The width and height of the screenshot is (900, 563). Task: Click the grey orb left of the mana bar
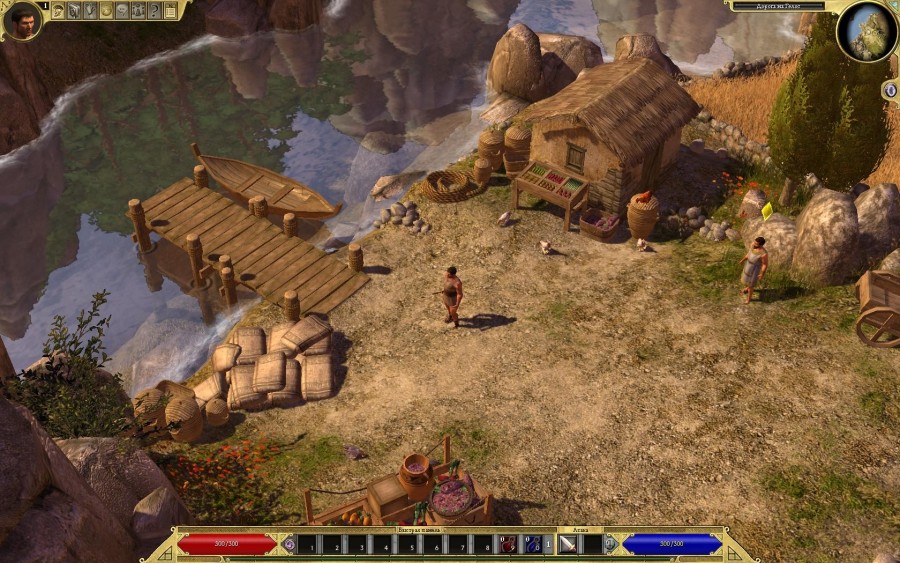point(610,545)
